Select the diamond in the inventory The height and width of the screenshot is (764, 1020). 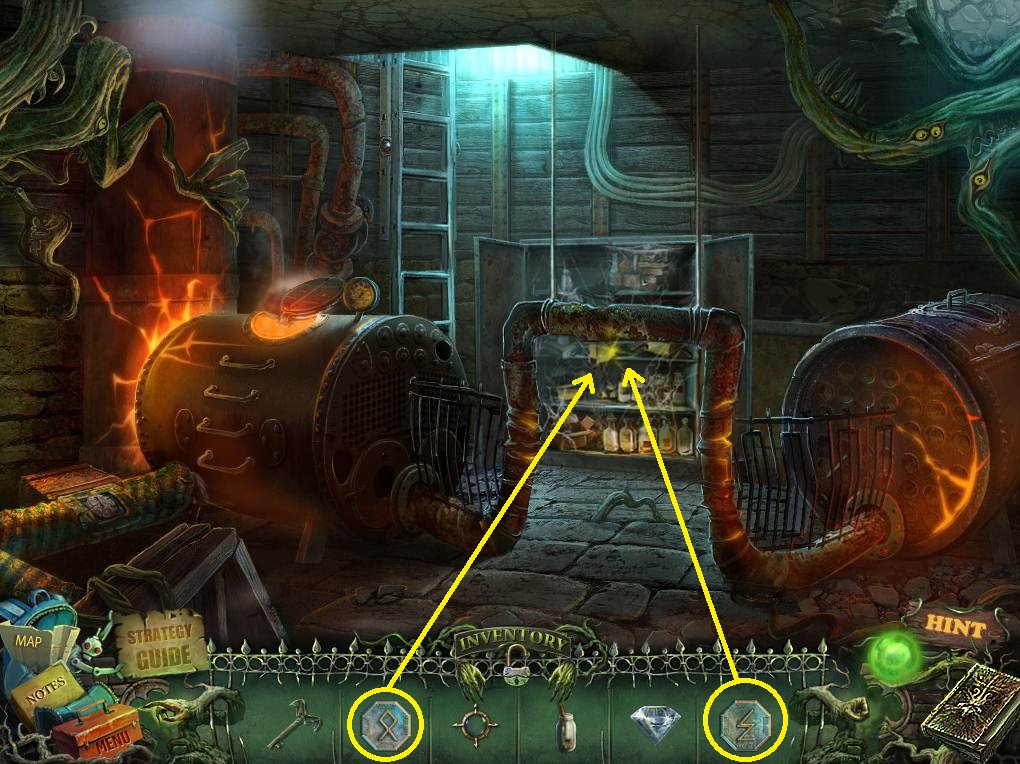[657, 721]
